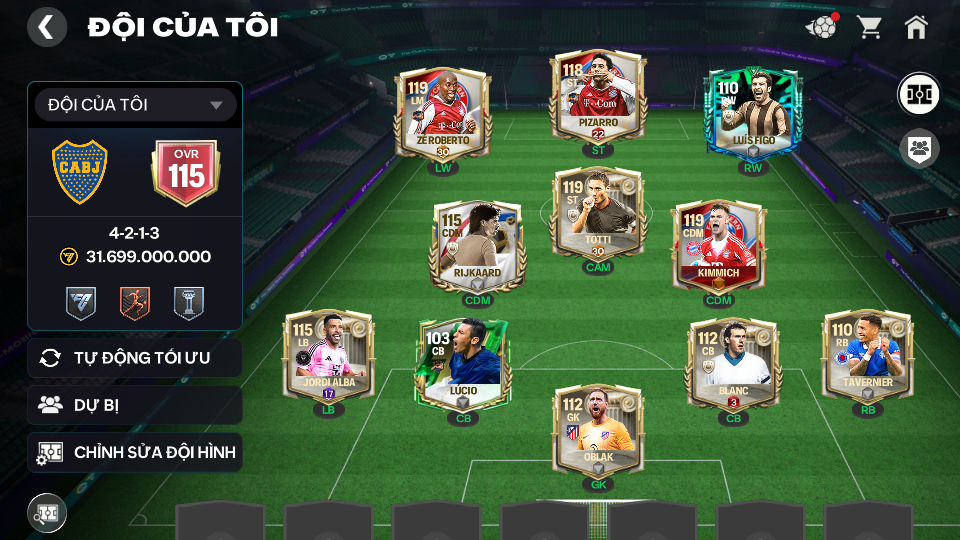Viewport: 960px width, 540px height.
Task: Choose the Tavernier RB card
Action: pyautogui.click(x=867, y=357)
